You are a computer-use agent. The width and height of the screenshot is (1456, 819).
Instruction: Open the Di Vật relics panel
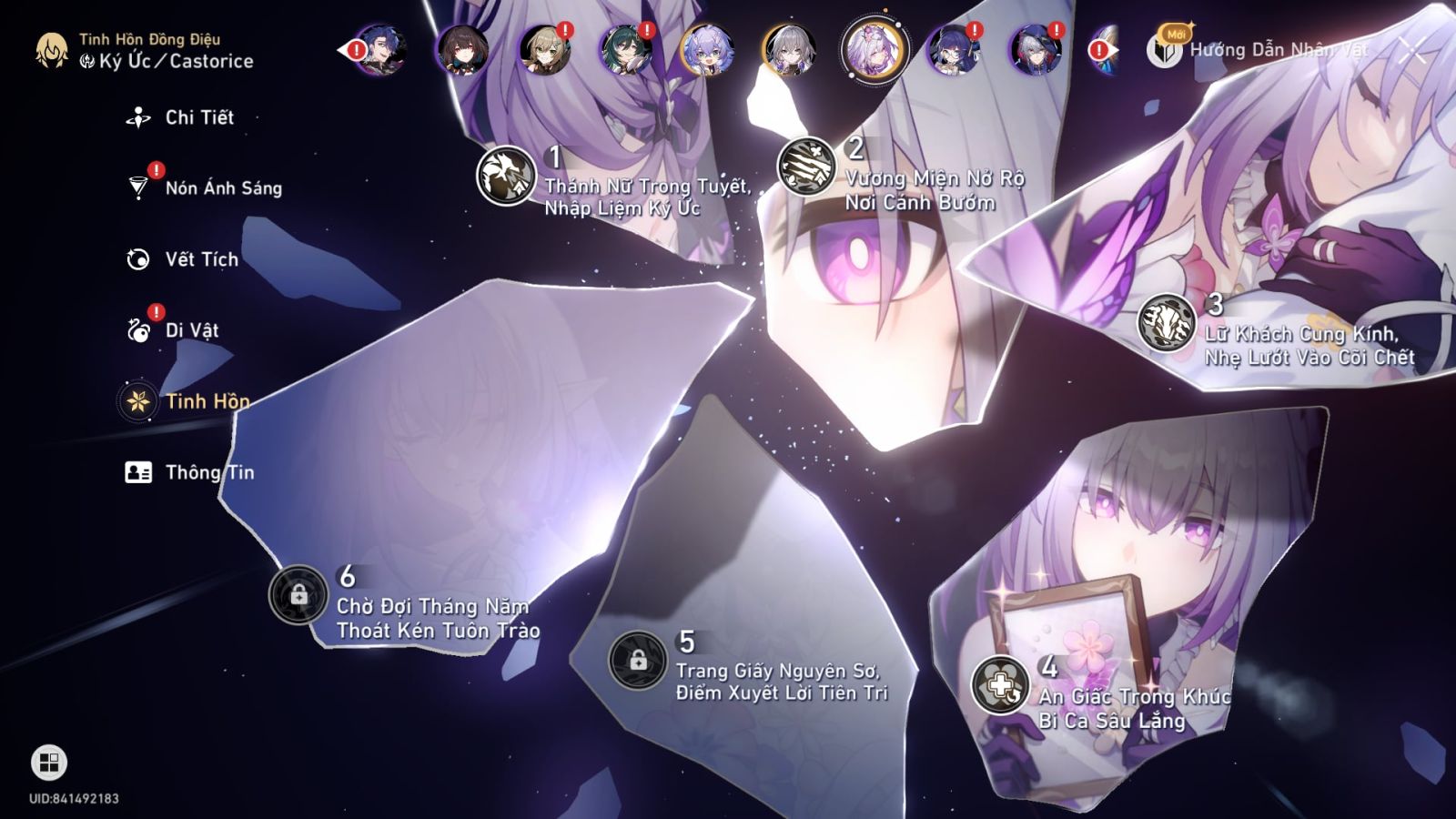point(192,330)
